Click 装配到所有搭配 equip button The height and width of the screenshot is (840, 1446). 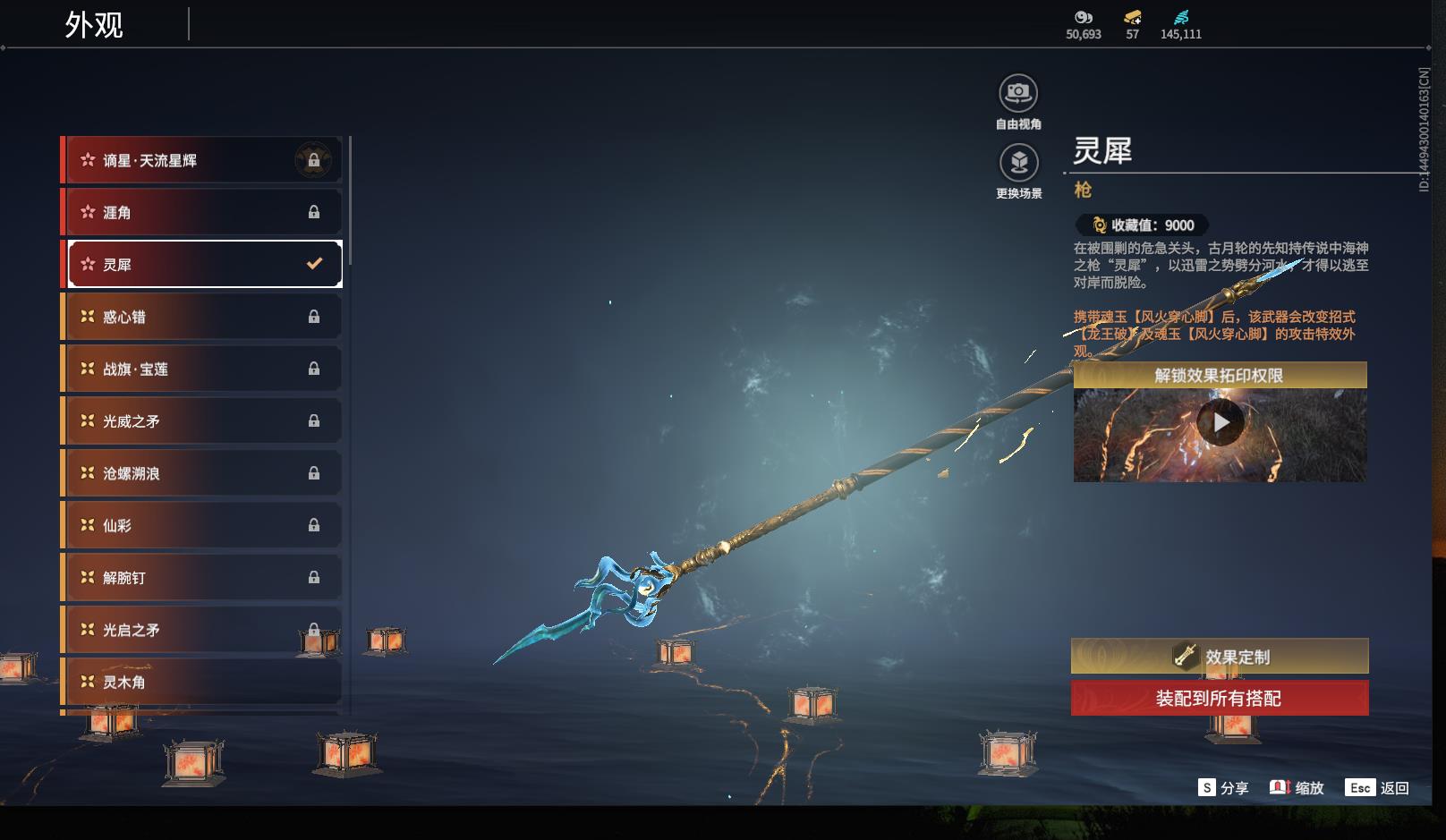point(1220,699)
